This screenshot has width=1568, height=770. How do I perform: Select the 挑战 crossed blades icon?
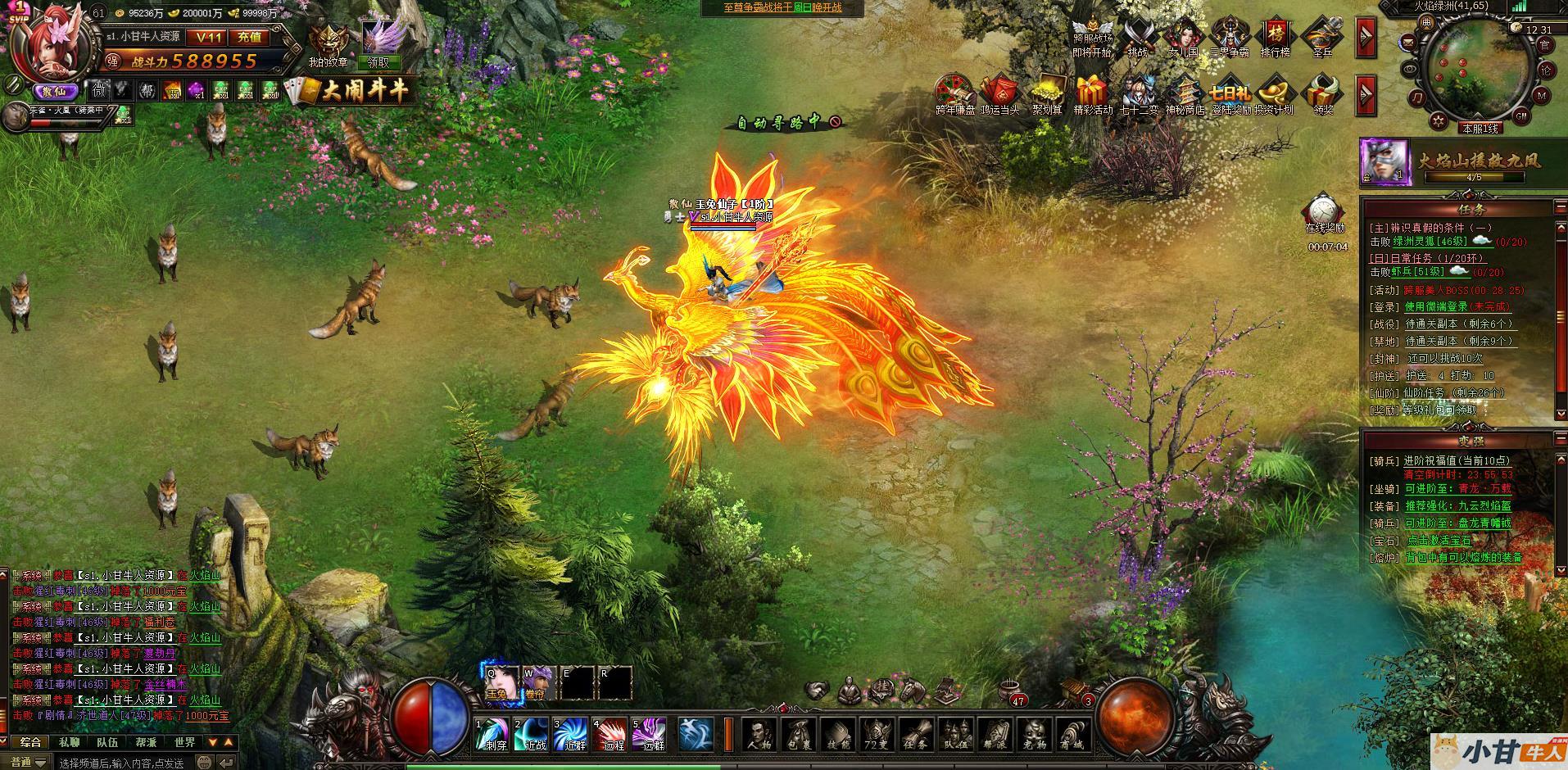[x=1138, y=38]
